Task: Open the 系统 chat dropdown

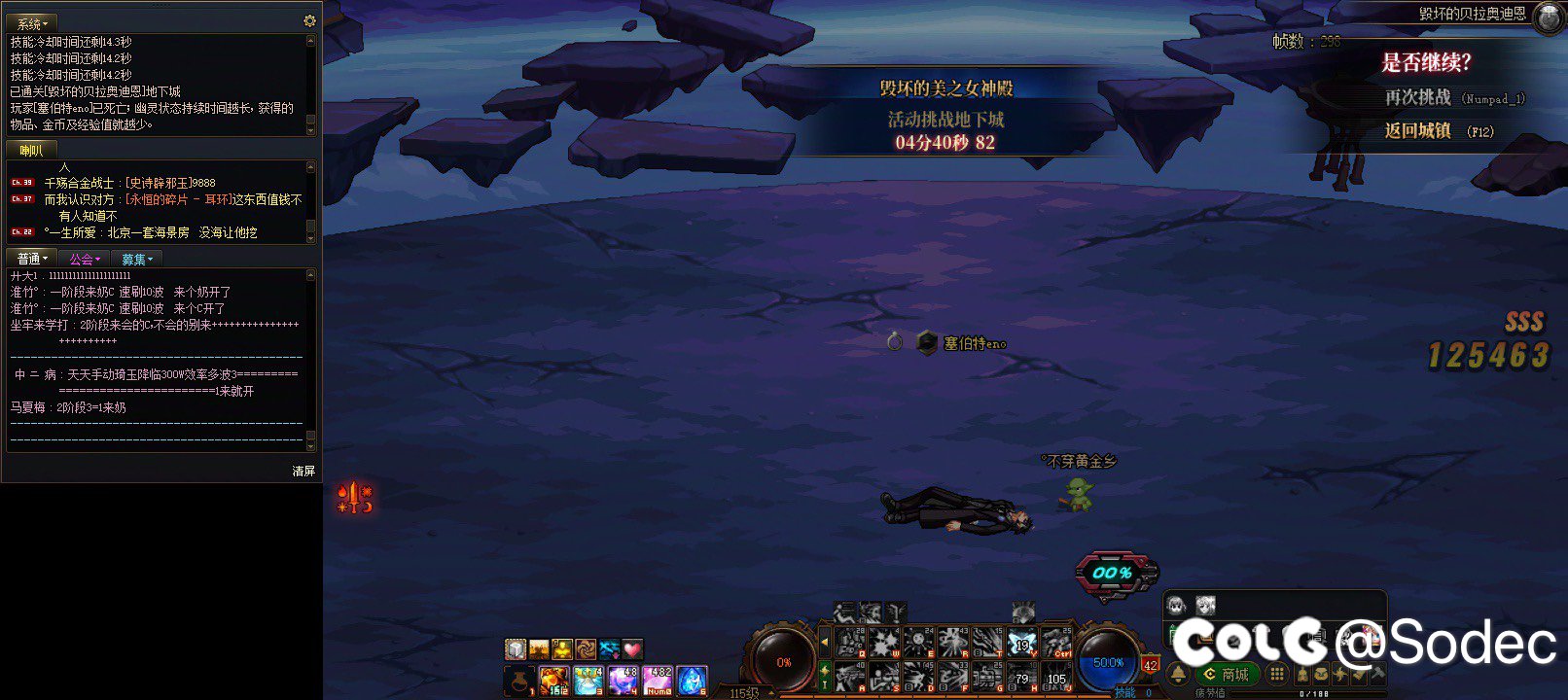Action: pyautogui.click(x=32, y=23)
